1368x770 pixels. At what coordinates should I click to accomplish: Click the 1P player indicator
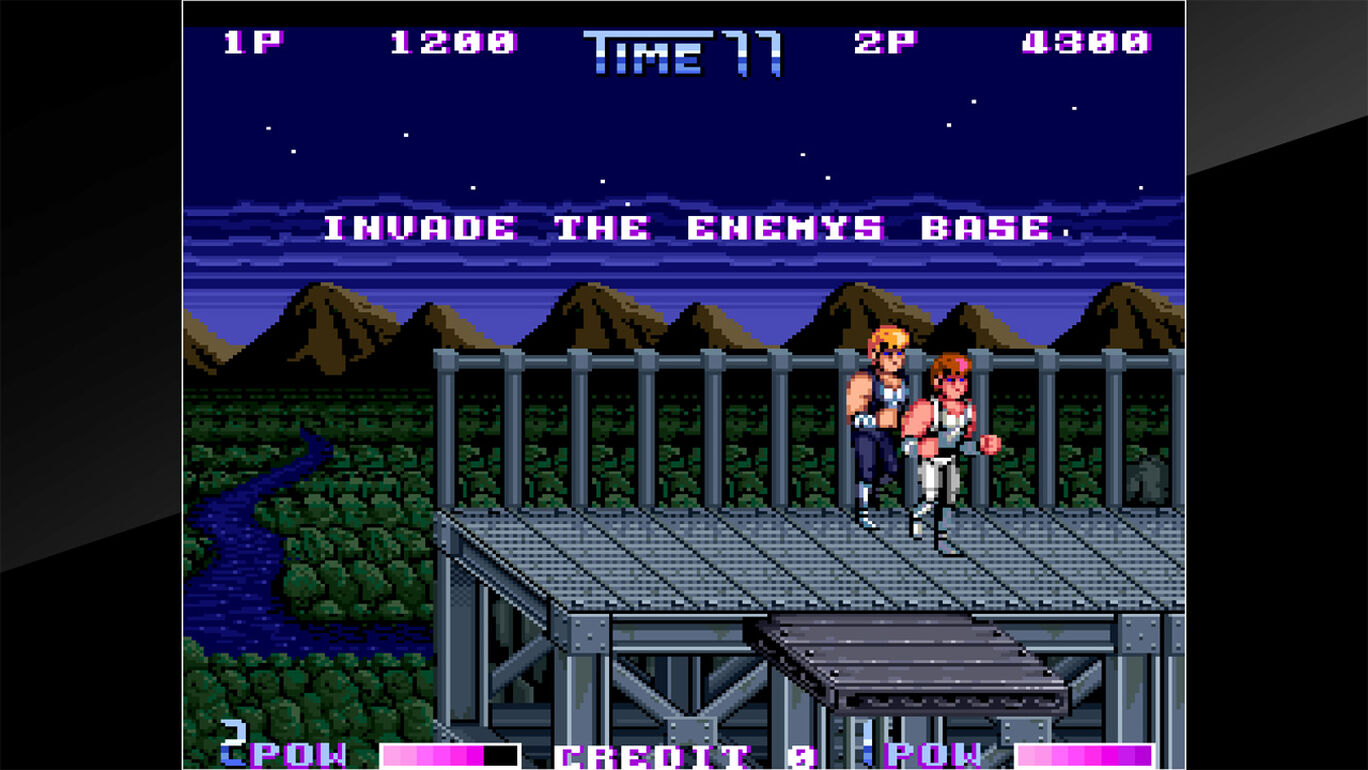252,41
